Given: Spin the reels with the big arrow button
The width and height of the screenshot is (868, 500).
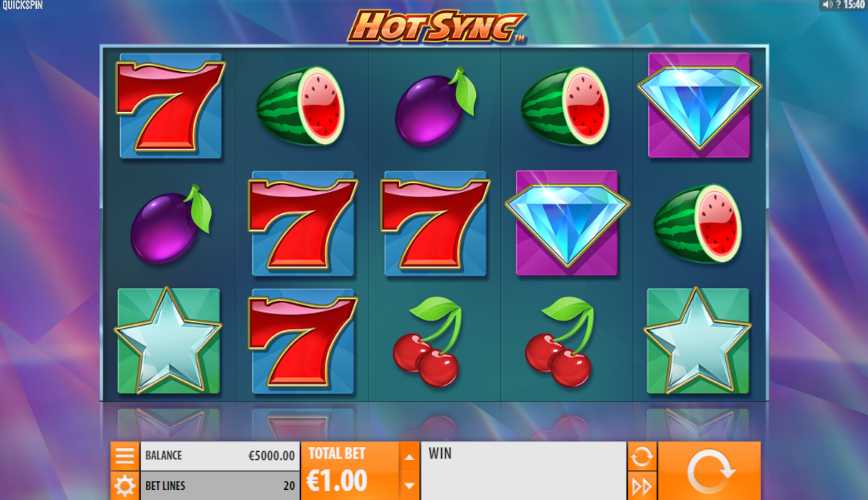Looking at the screenshot, I should [x=708, y=471].
